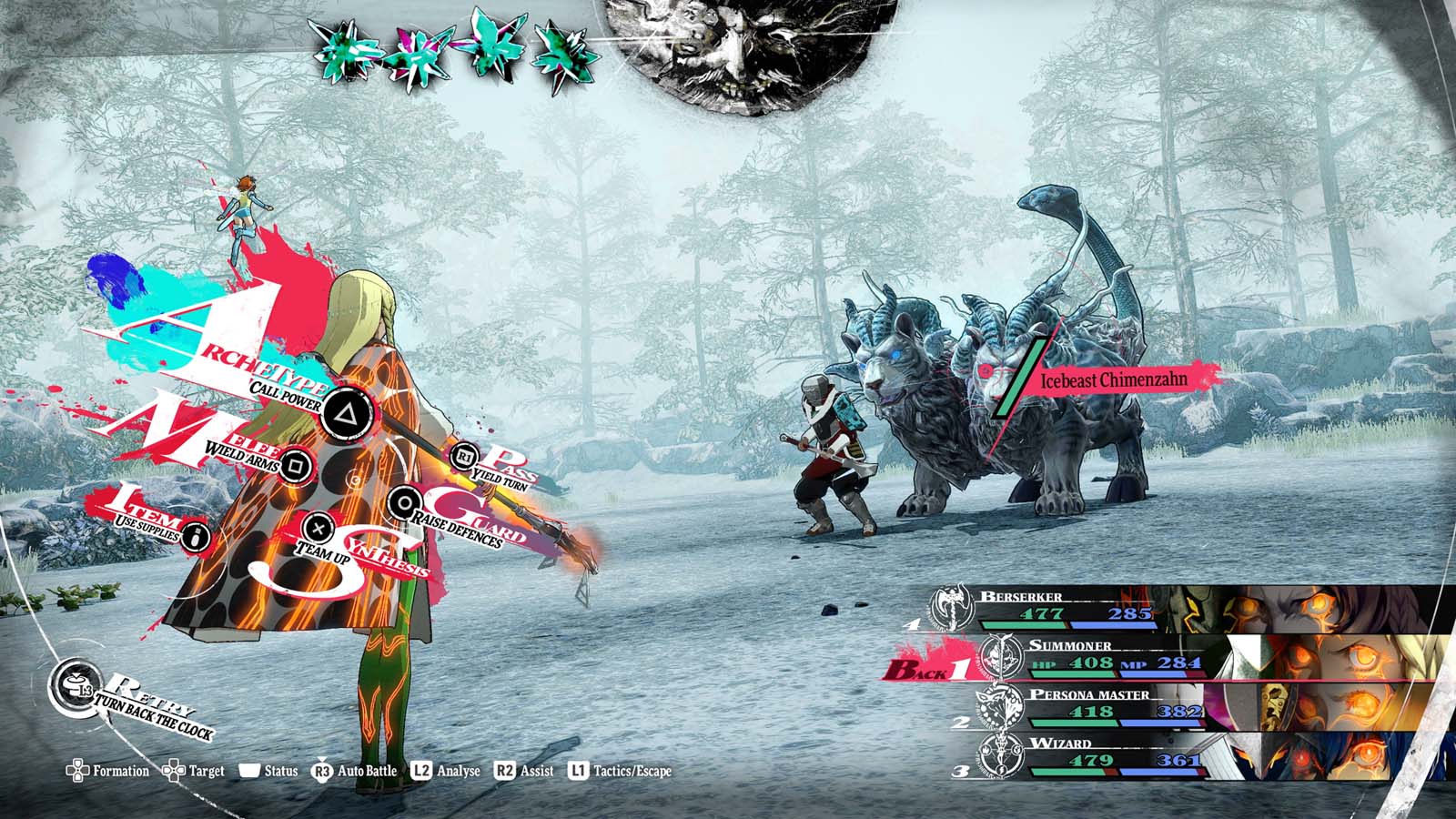
Task: Choose Pass to yield the turn
Action: pyautogui.click(x=464, y=454)
